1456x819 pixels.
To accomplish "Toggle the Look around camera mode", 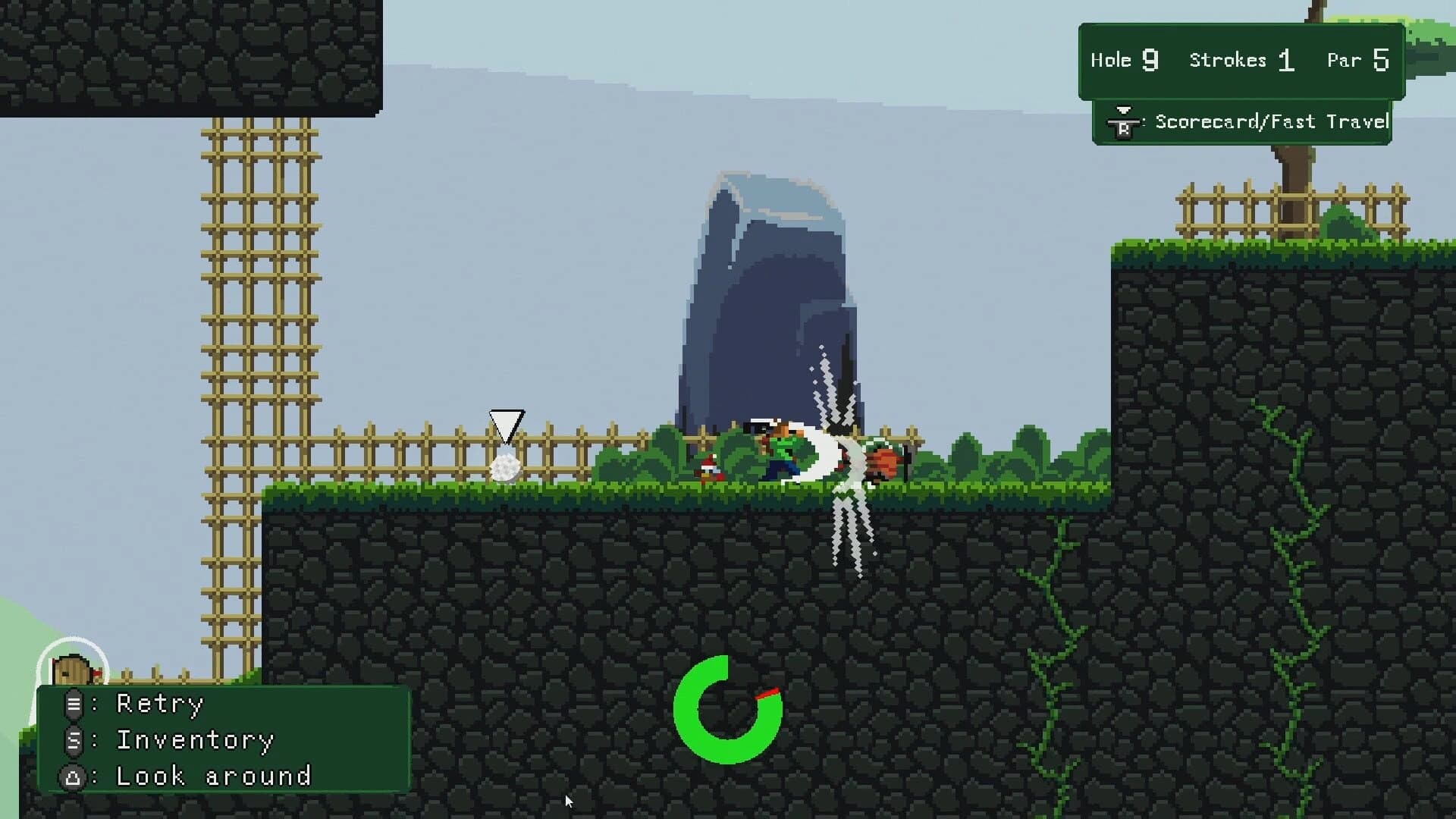I will (x=212, y=776).
